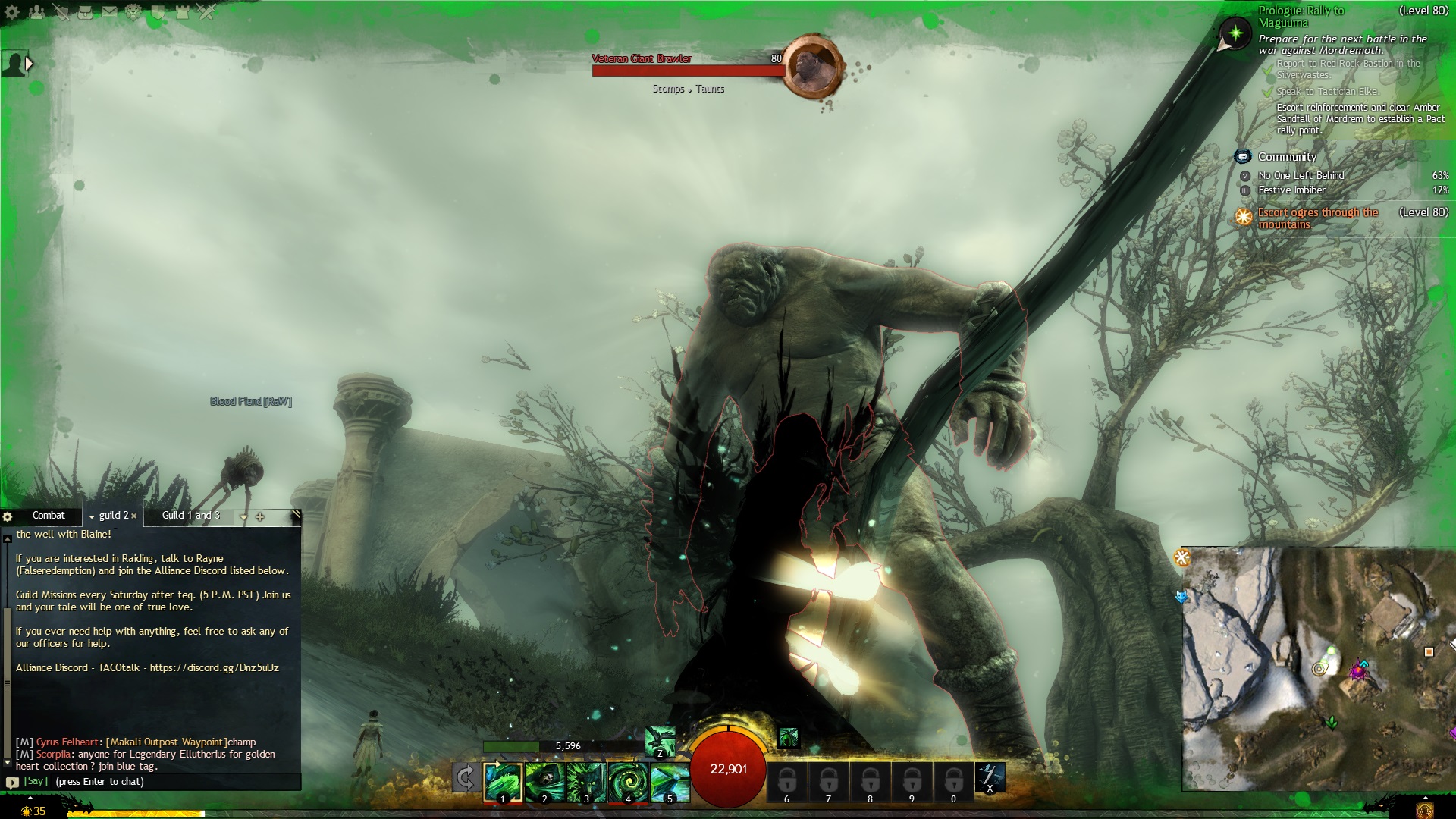This screenshot has height=819, width=1456.
Task: Click the minimap
Action: pyautogui.click(x=1318, y=669)
